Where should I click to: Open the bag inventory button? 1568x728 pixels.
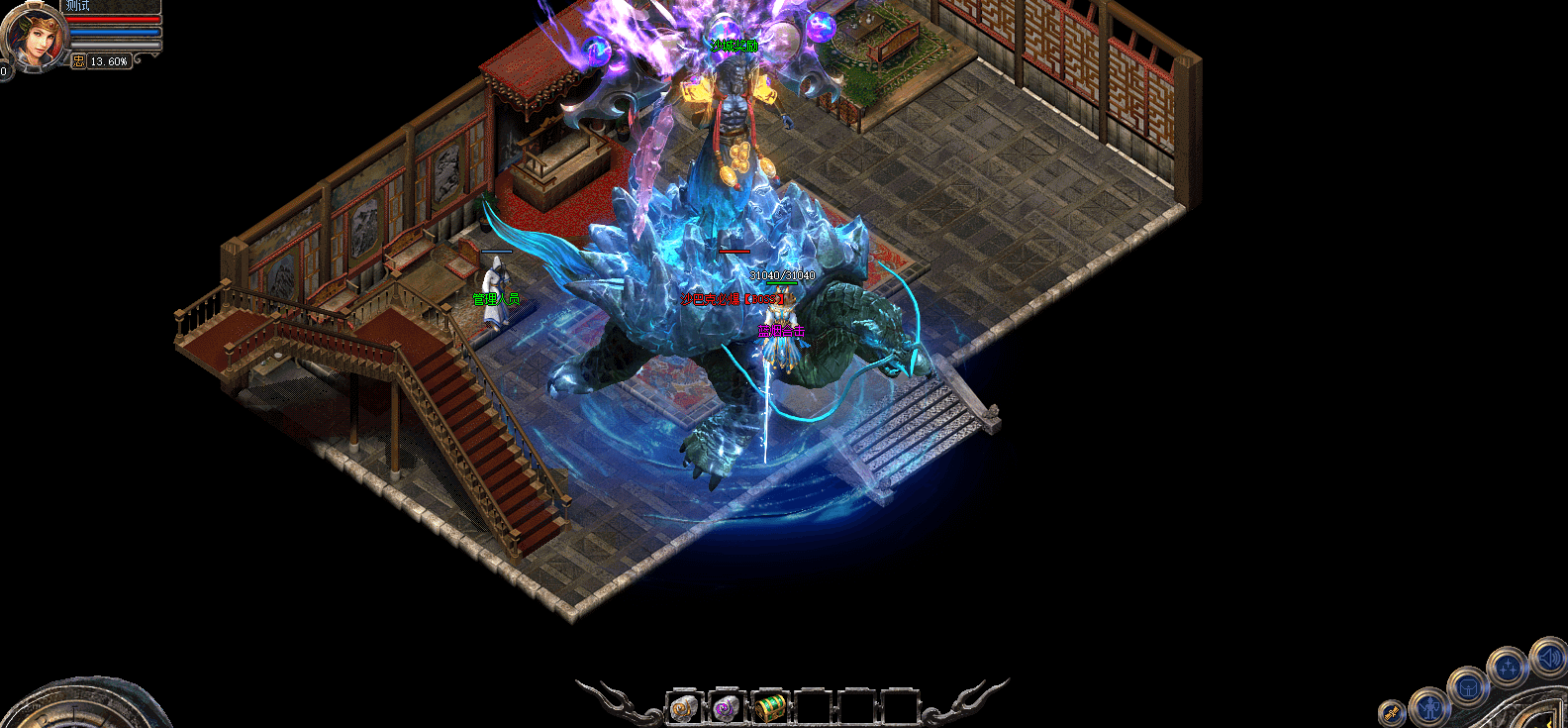[1468, 685]
